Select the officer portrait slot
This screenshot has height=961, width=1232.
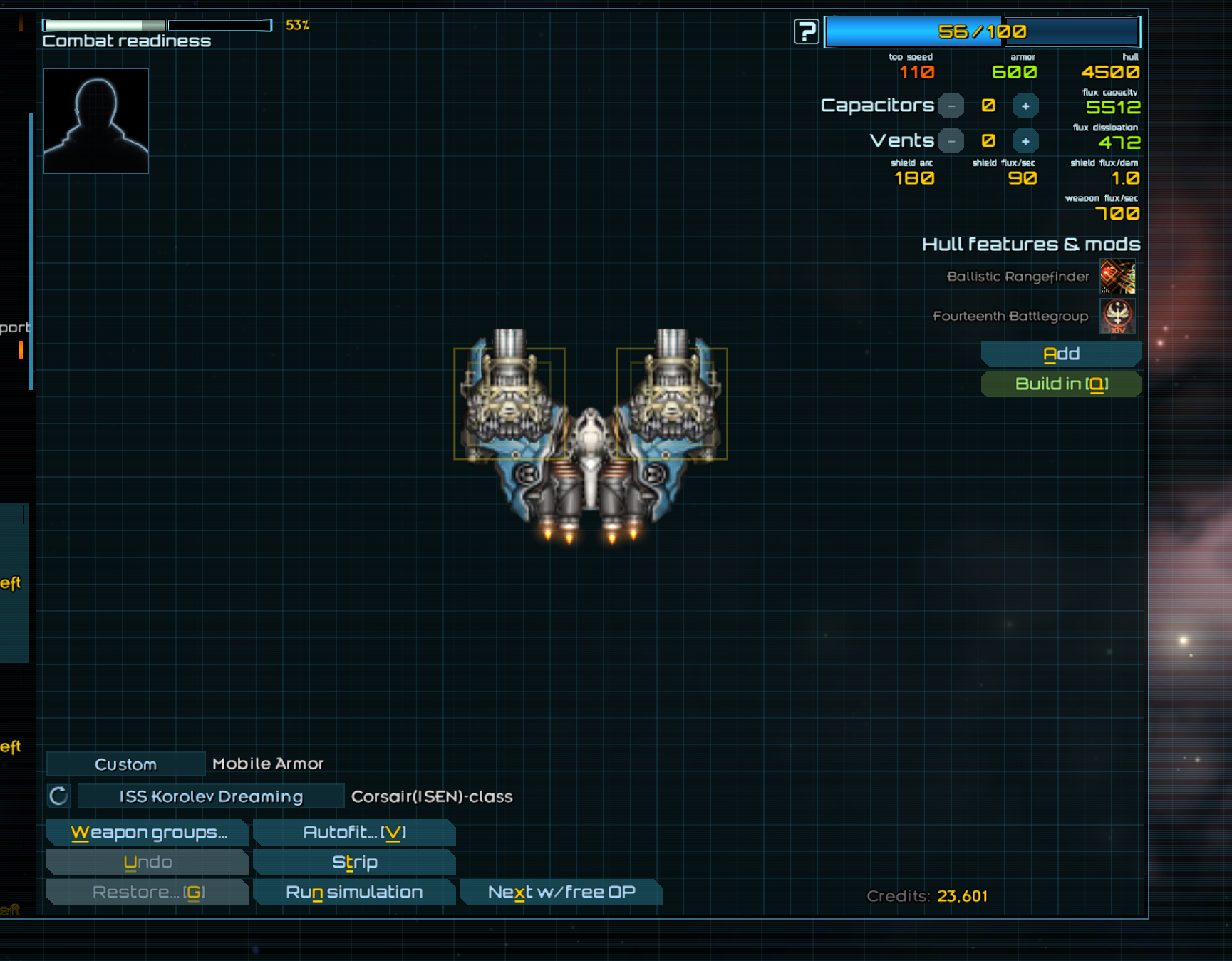pos(96,120)
